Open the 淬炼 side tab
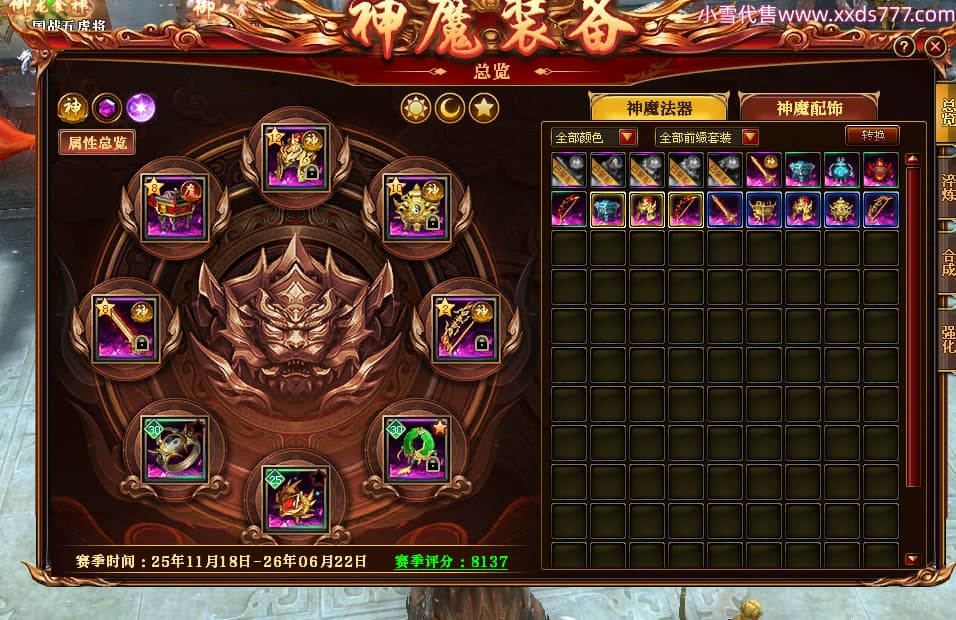This screenshot has width=956, height=620. 946,188
